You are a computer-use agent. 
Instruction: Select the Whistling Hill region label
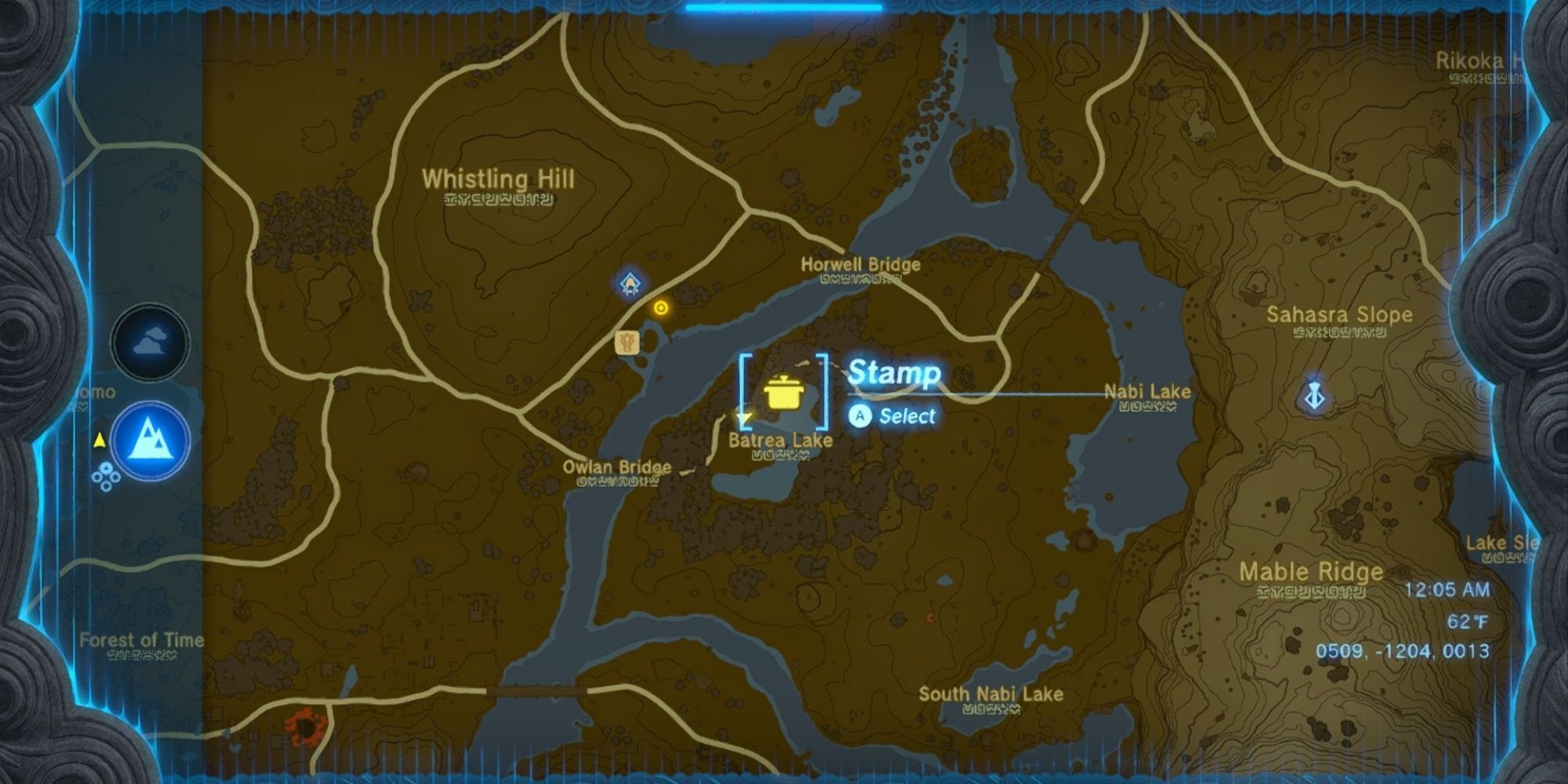pos(499,180)
